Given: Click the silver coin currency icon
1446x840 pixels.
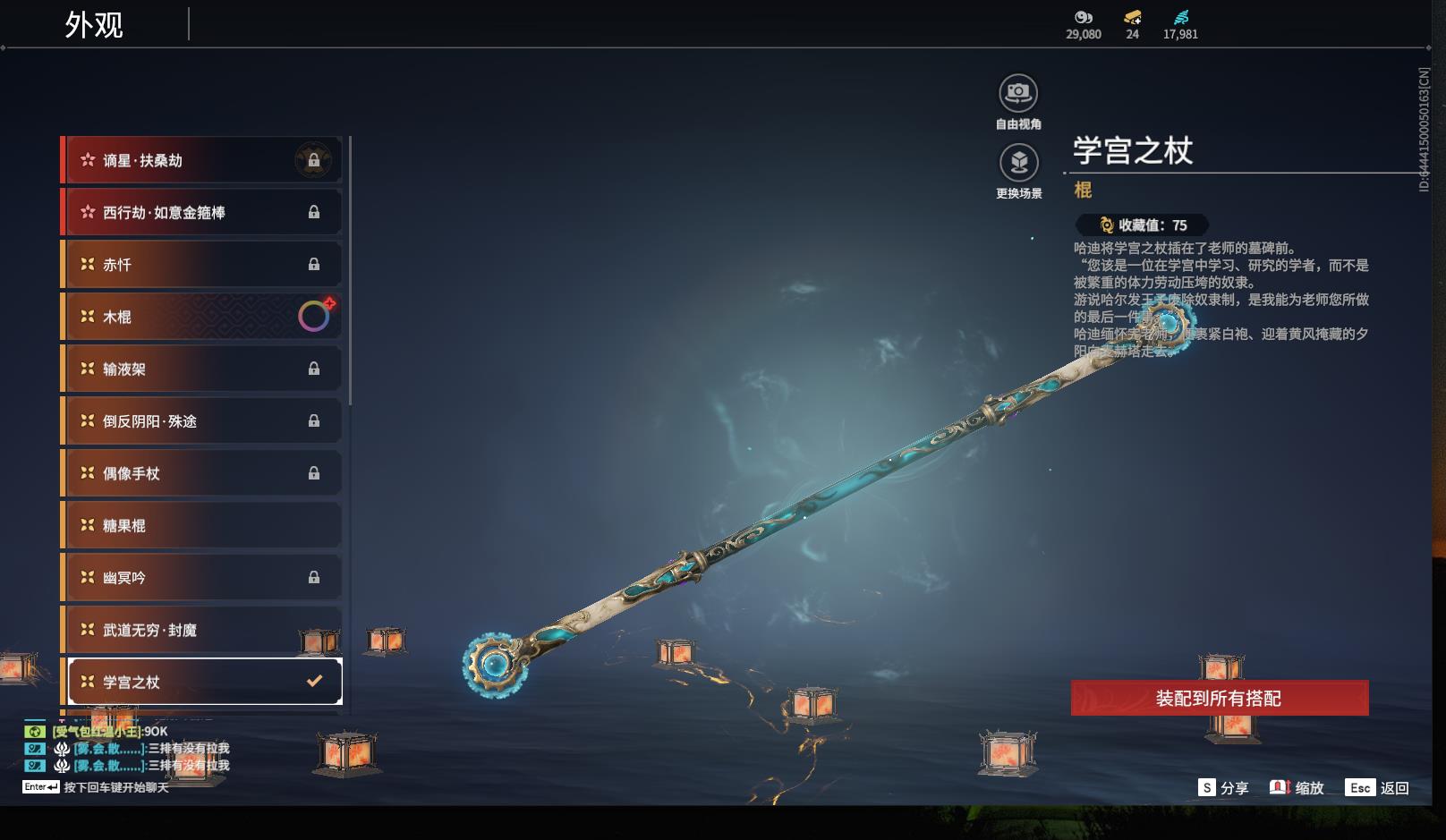Looking at the screenshot, I should 1084,18.
